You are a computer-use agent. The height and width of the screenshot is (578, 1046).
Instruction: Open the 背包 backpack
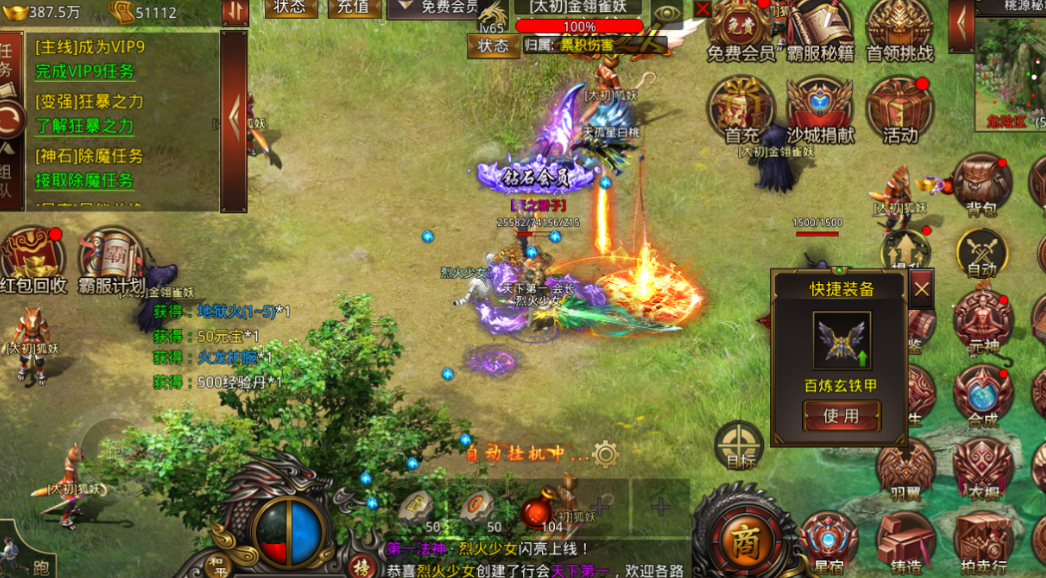click(x=981, y=183)
